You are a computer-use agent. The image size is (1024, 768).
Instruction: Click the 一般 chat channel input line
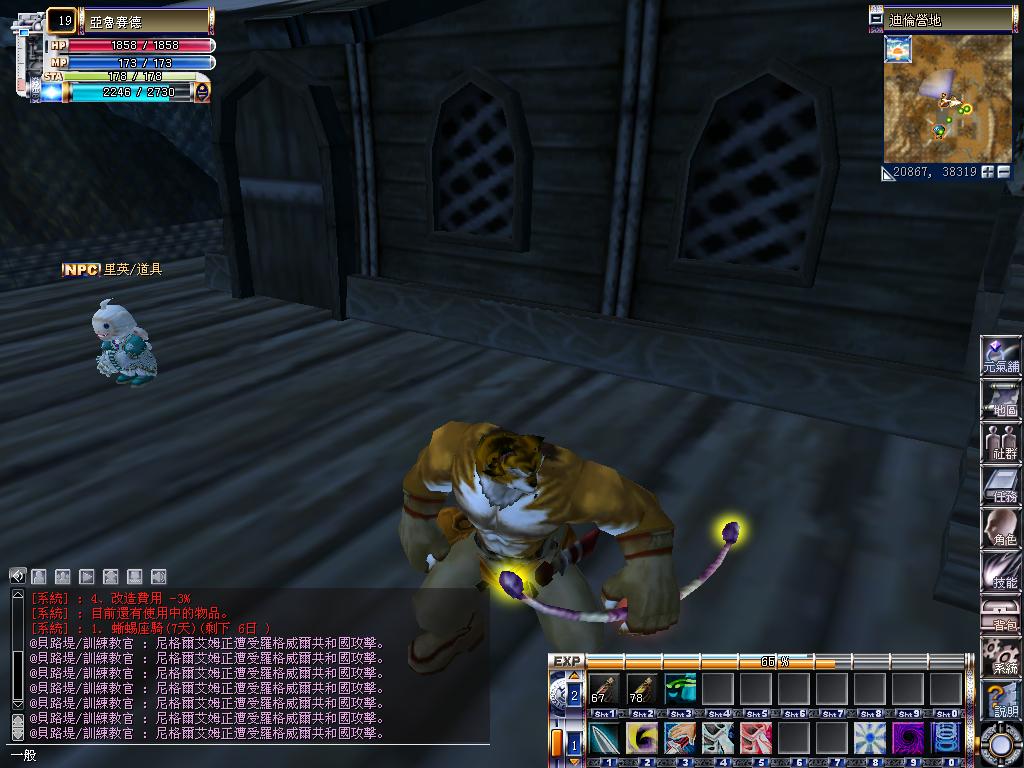[x=250, y=756]
